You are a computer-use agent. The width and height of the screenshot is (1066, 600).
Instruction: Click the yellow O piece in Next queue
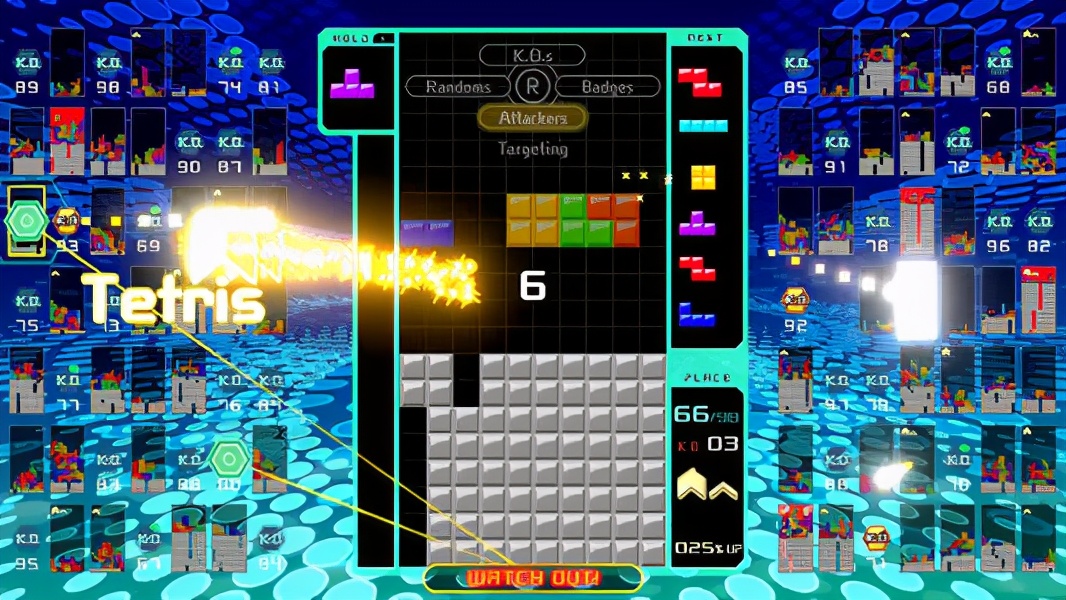[x=703, y=177]
